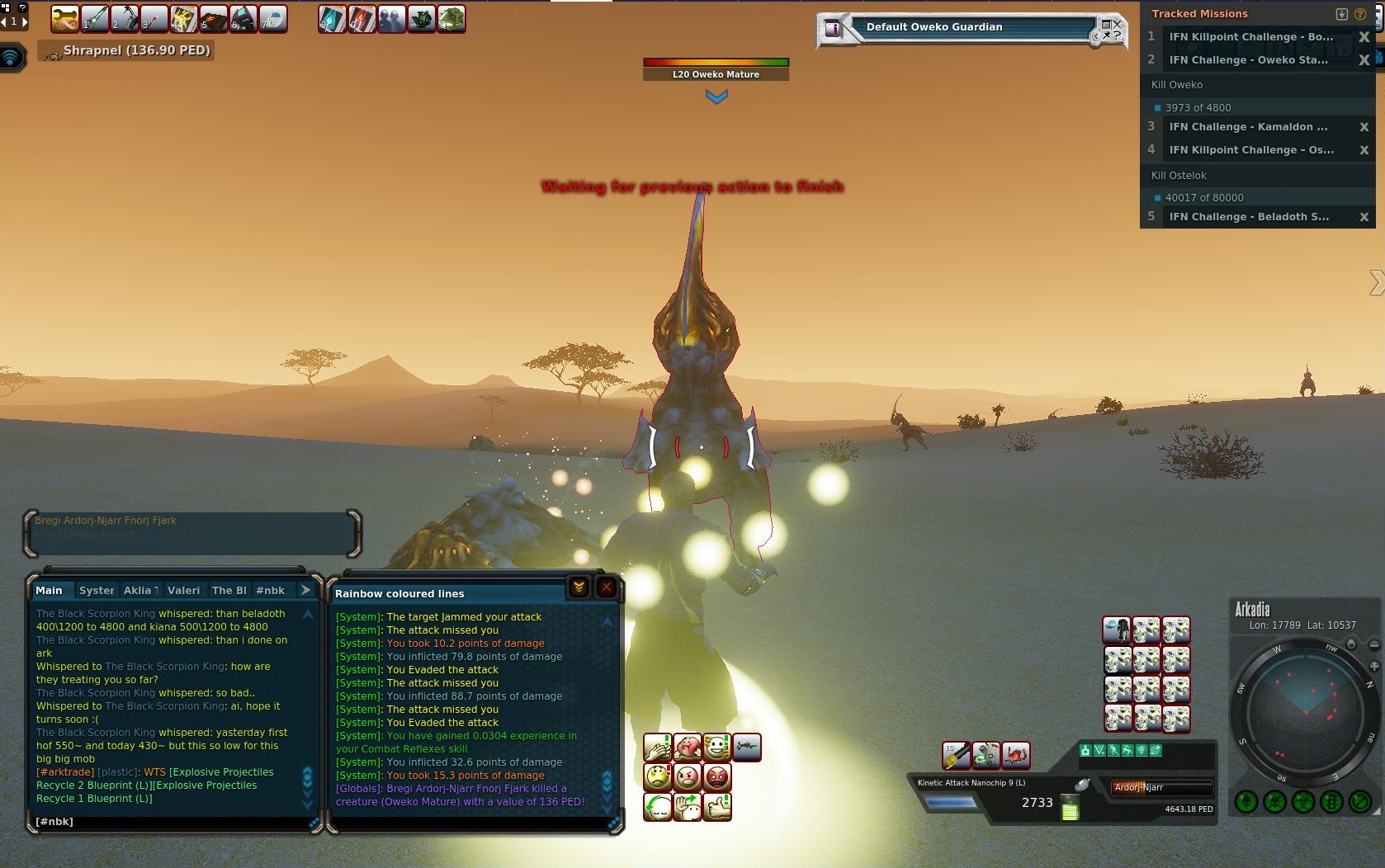Open the Arkadia radar minimap

point(1305,711)
